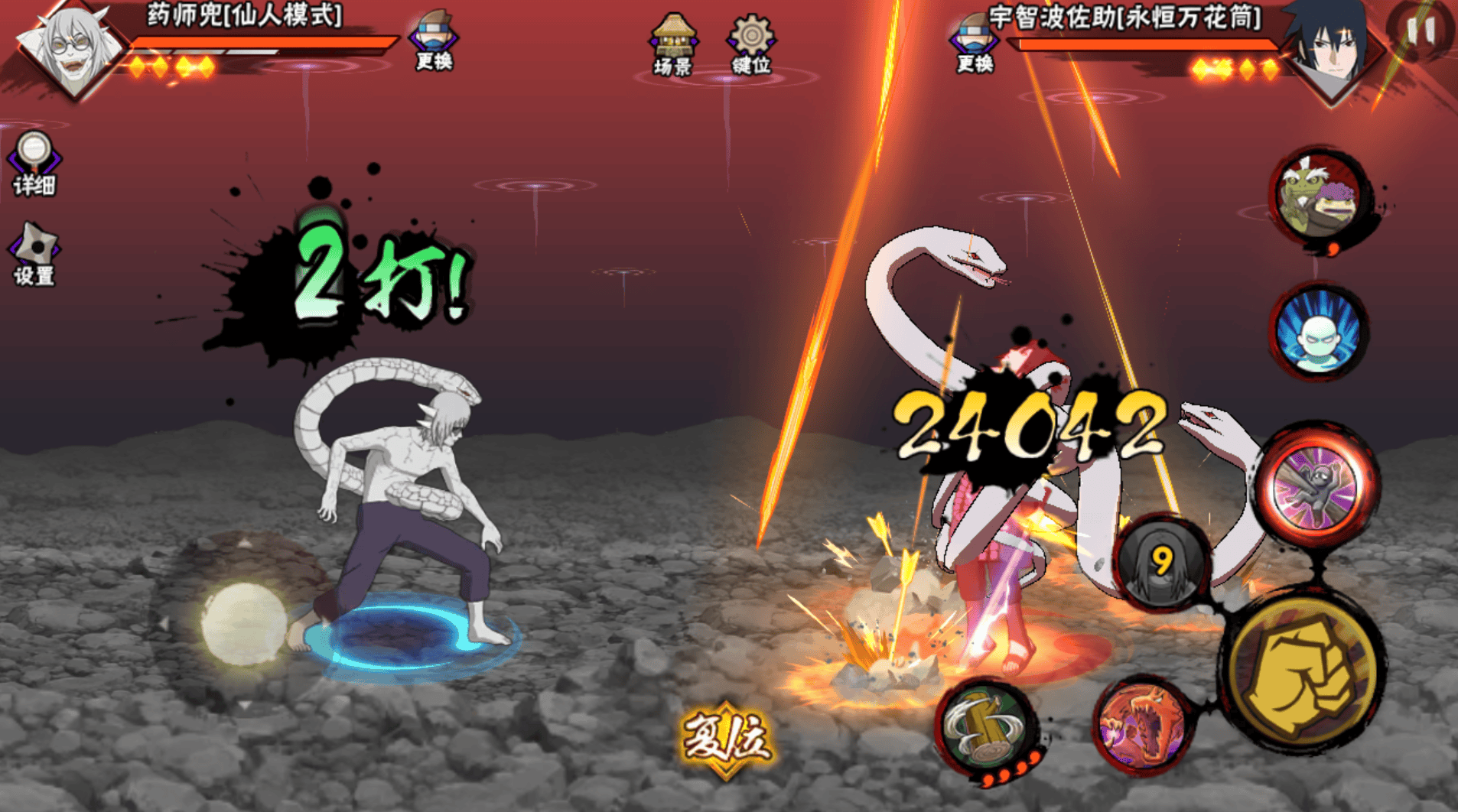
Task: Select Kabuto's portrait in the top corner
Action: point(73,47)
